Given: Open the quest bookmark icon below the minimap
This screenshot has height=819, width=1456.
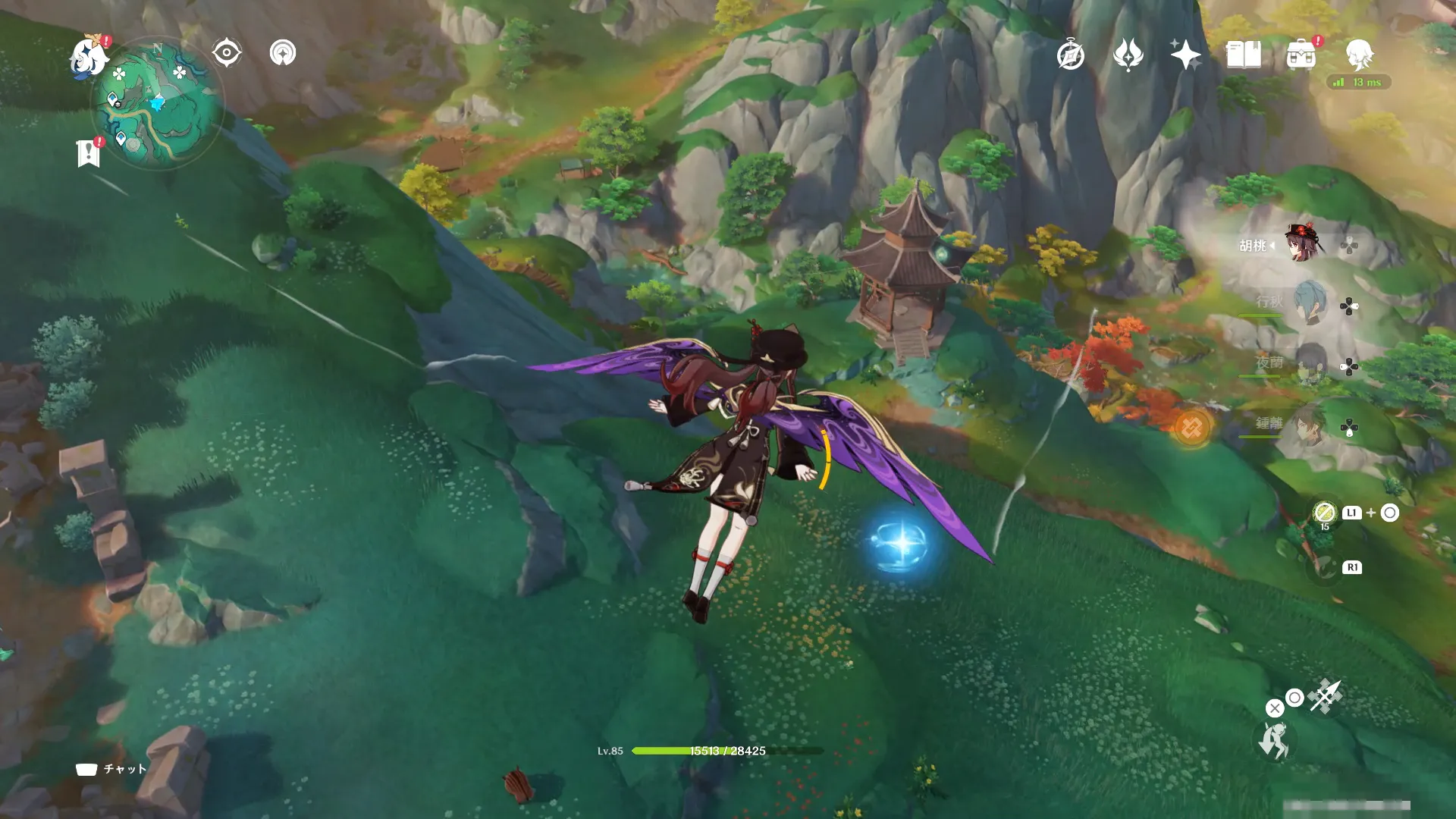Looking at the screenshot, I should click(89, 152).
